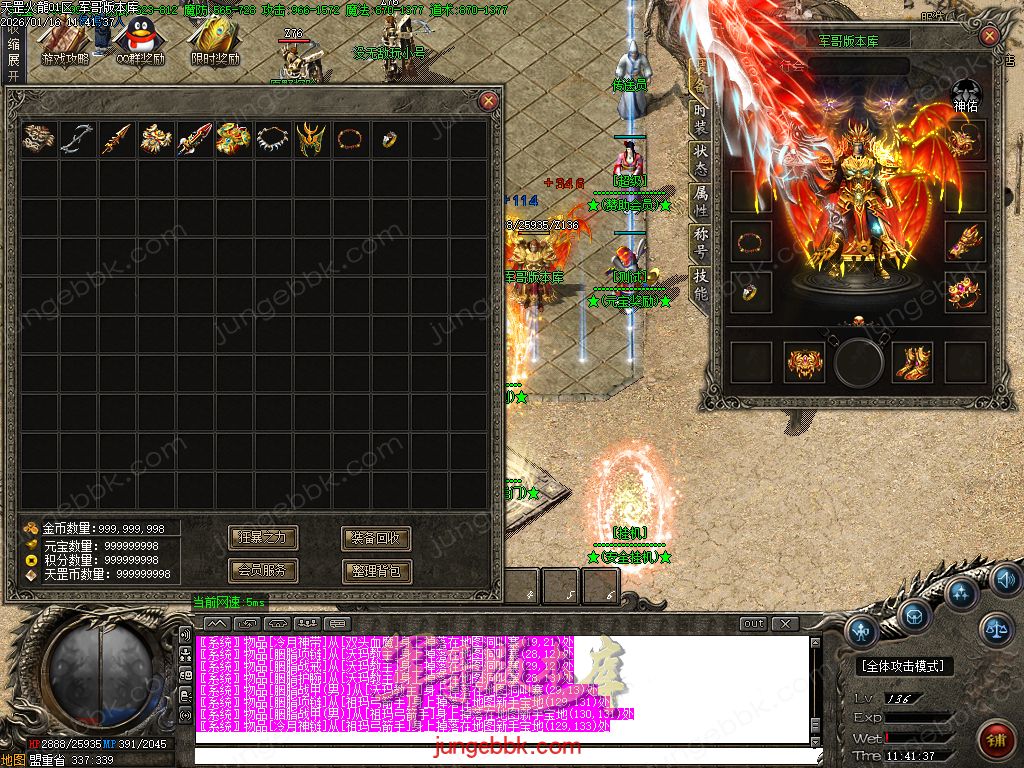Sort the bag with 整理背包
Viewport: 1024px width, 768px height.
pos(376,571)
